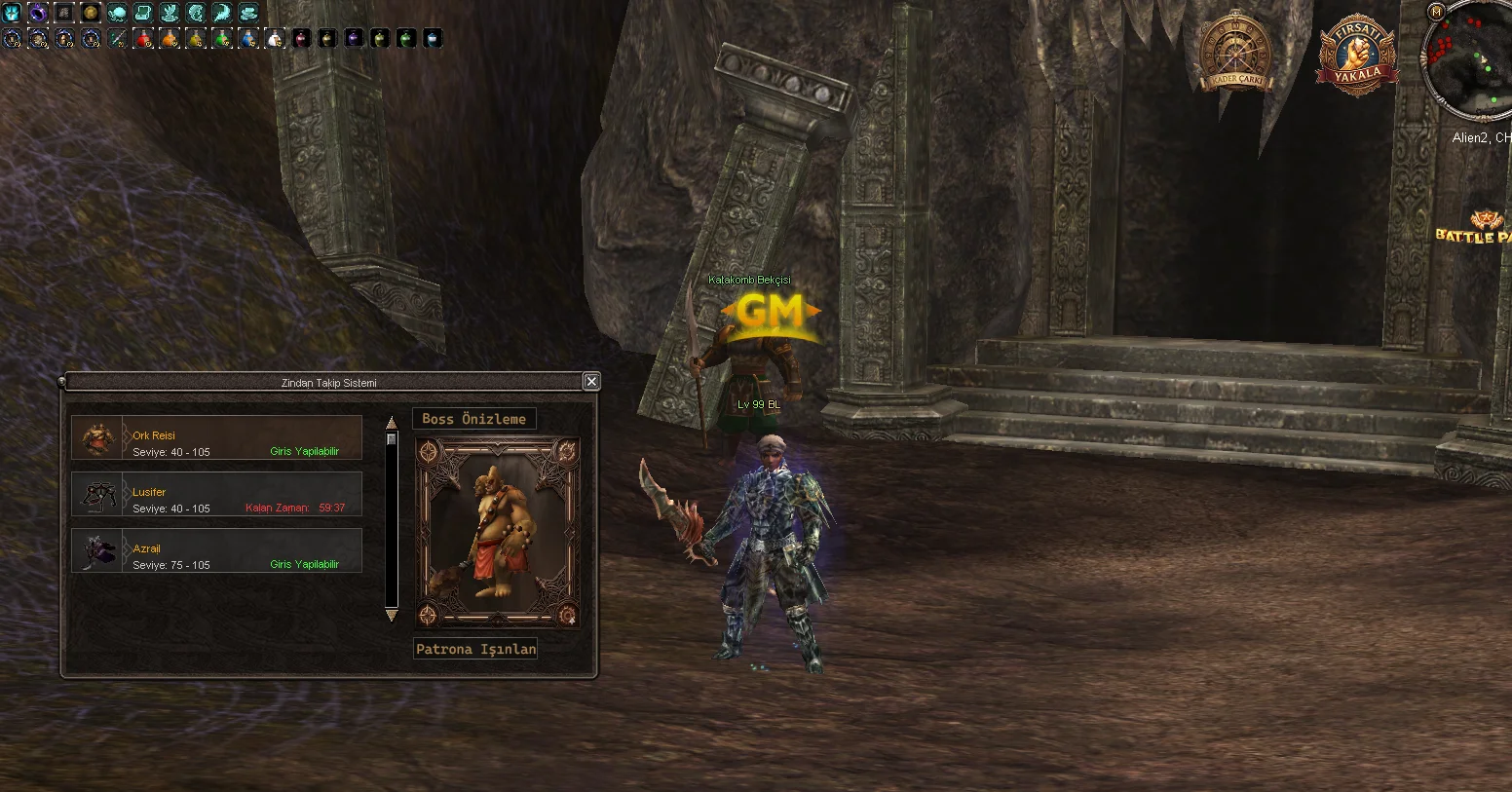Click the dungeon list scroll-up arrow

click(392, 423)
